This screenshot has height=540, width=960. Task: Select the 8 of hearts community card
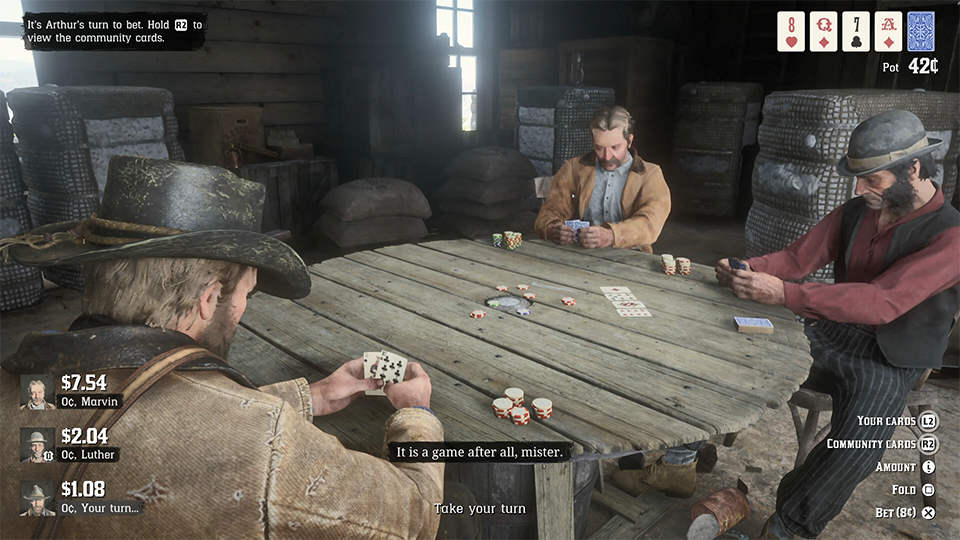click(x=791, y=31)
